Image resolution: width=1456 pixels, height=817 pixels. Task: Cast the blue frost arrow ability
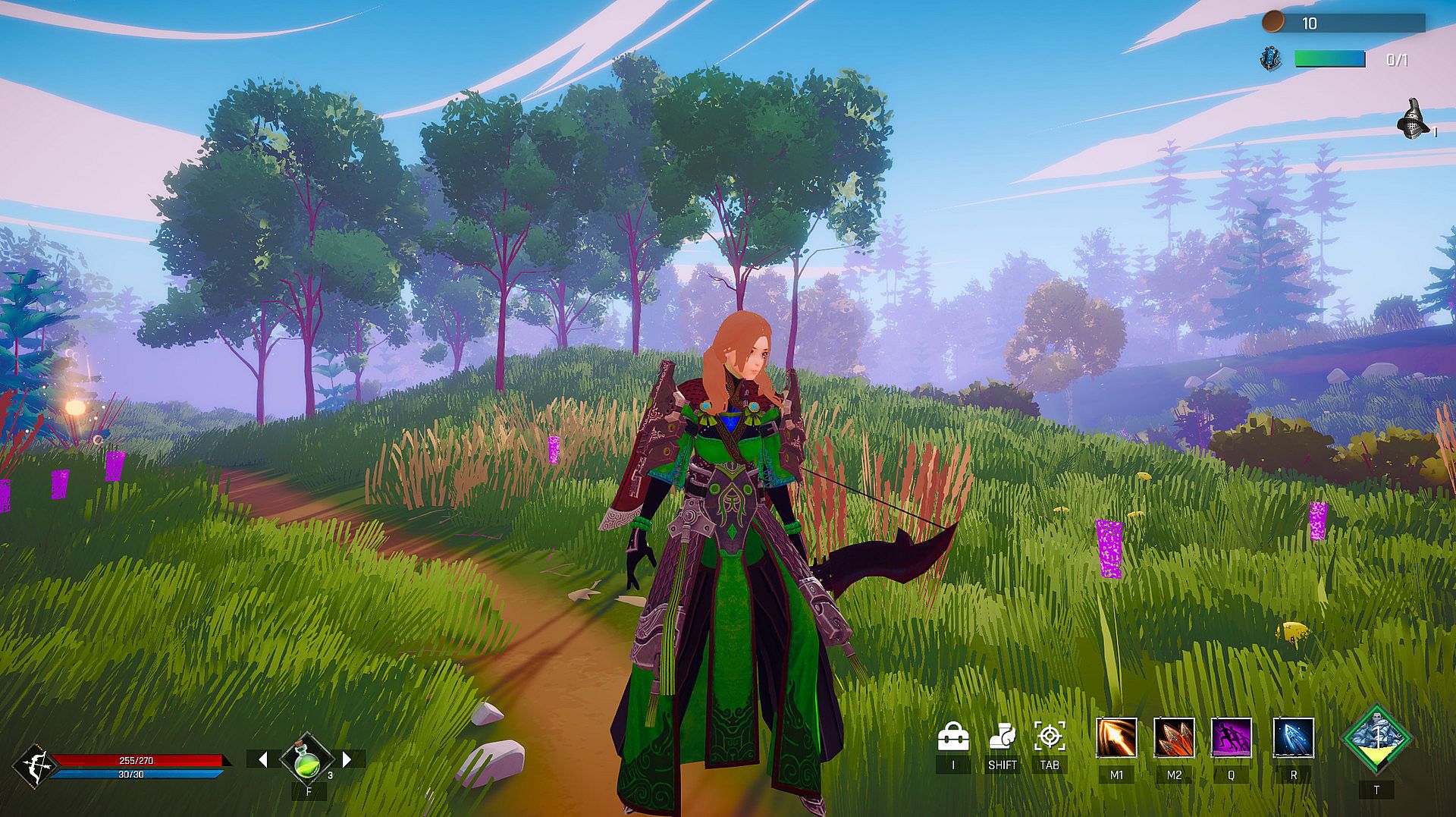coord(1293,738)
